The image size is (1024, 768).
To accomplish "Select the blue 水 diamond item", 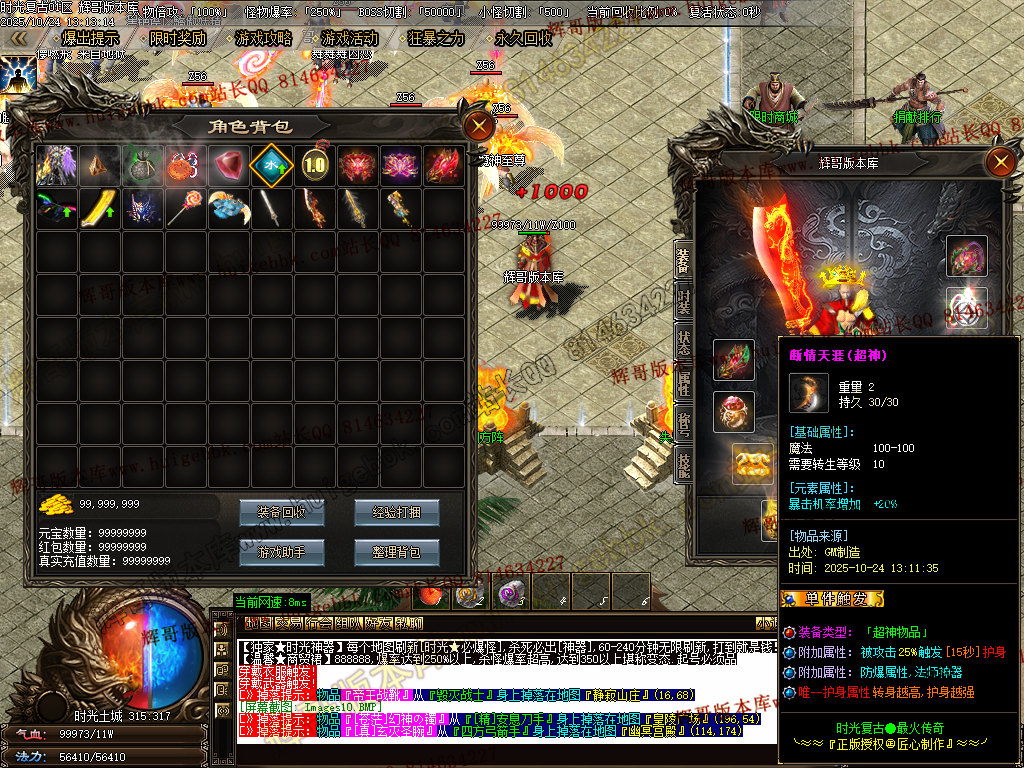I will click(270, 165).
